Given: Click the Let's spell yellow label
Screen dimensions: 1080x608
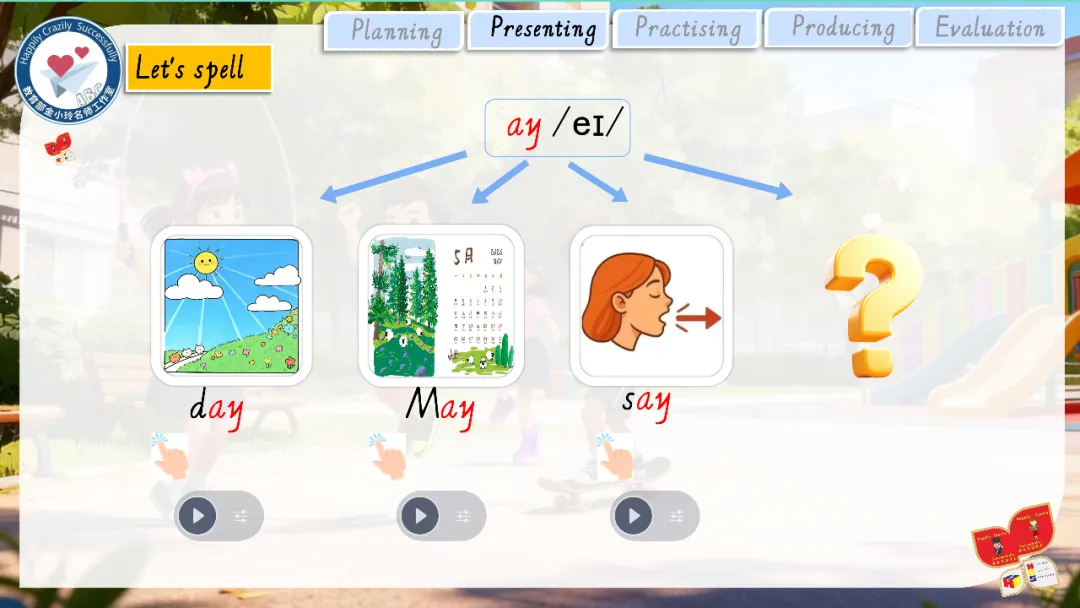Looking at the screenshot, I should pyautogui.click(x=198, y=68).
